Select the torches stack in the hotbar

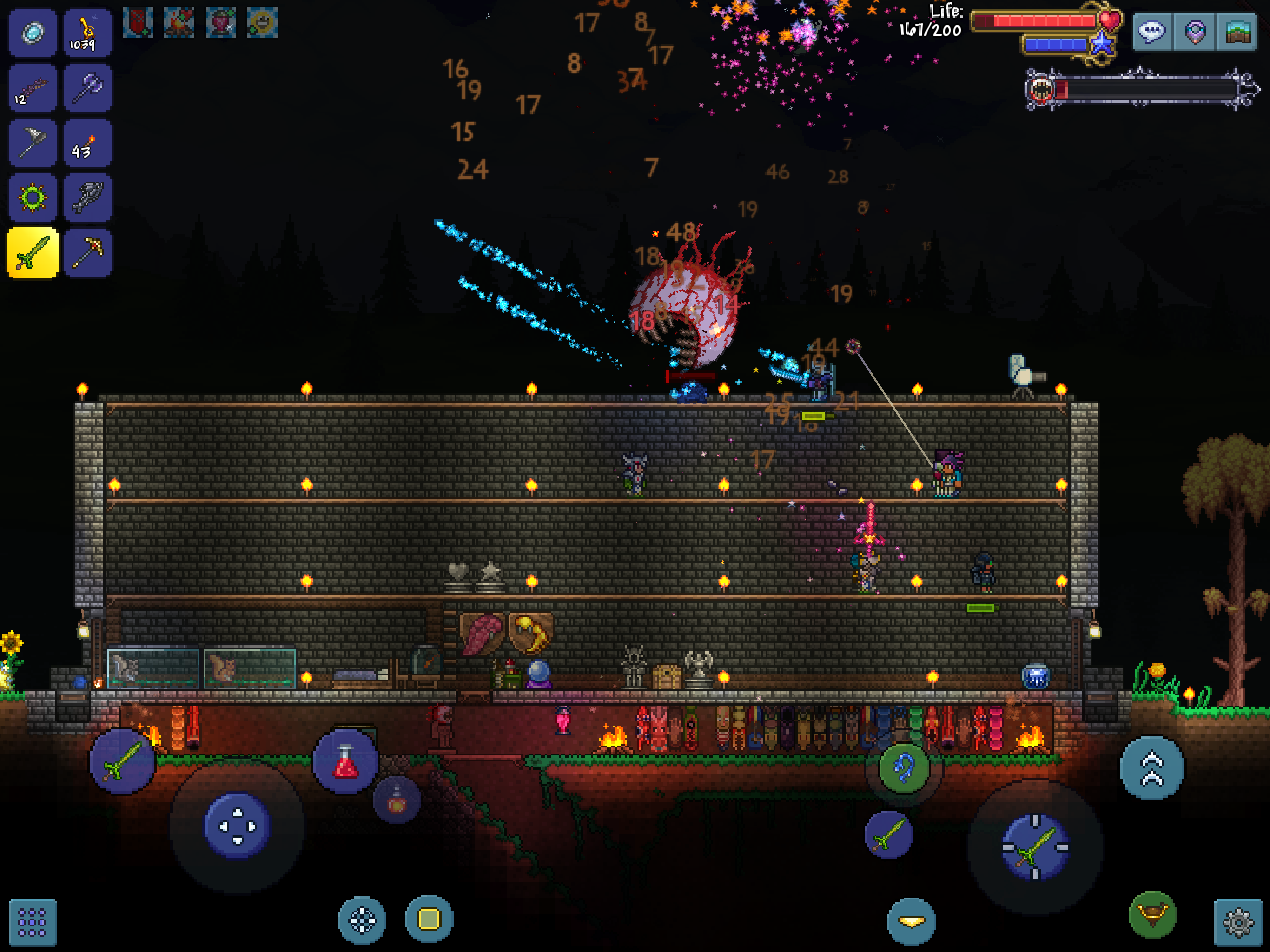point(87,142)
